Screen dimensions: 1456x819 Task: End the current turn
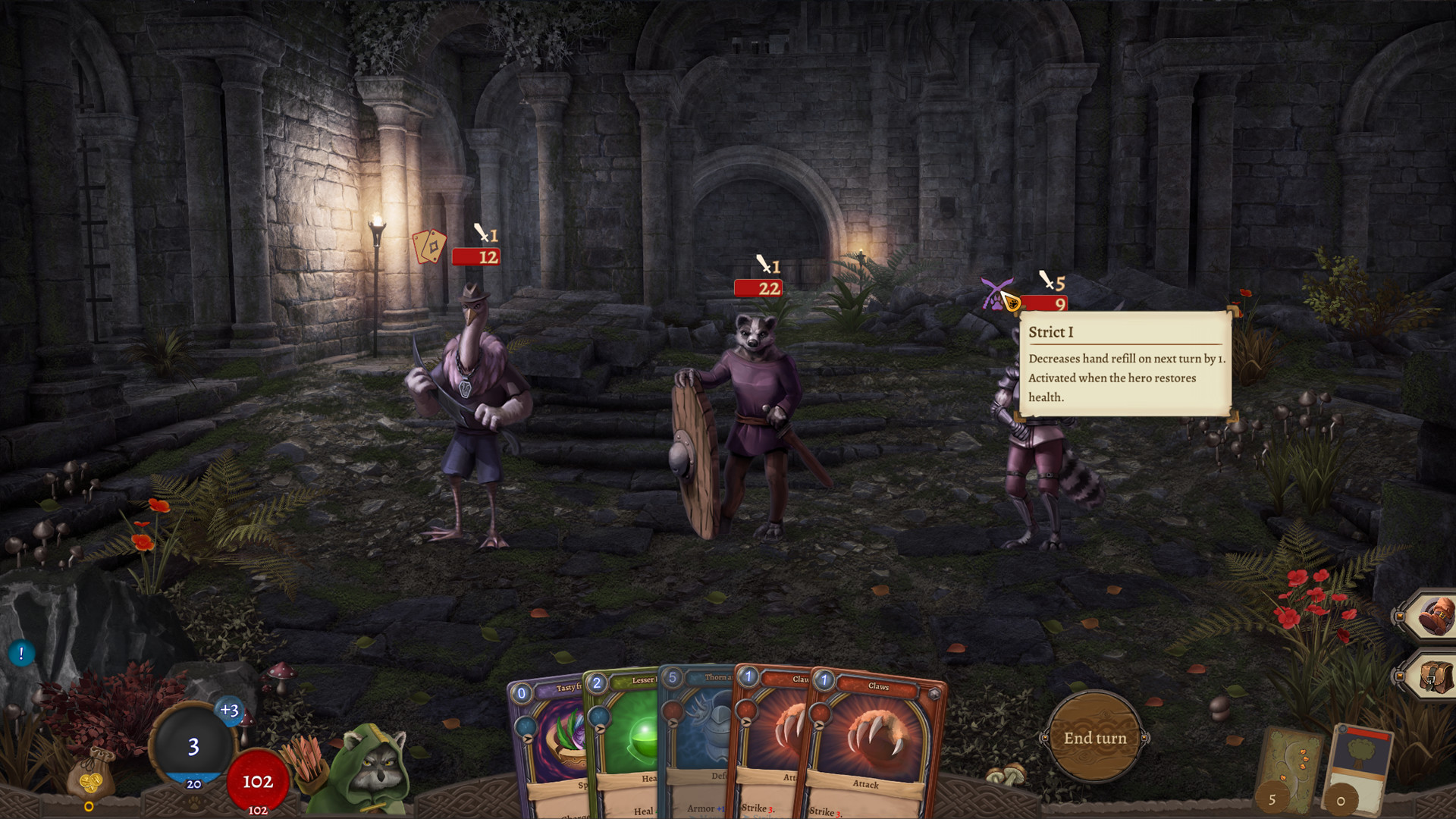[1094, 738]
